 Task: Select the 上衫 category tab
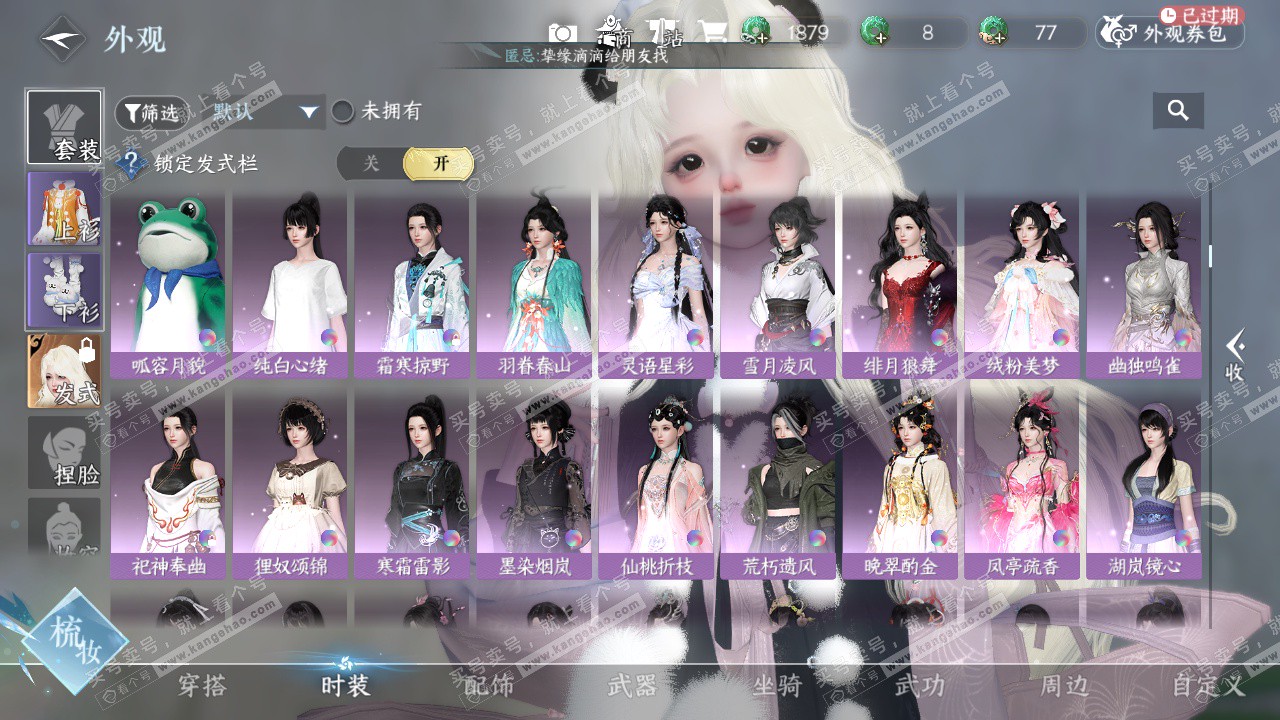pyautogui.click(x=65, y=208)
